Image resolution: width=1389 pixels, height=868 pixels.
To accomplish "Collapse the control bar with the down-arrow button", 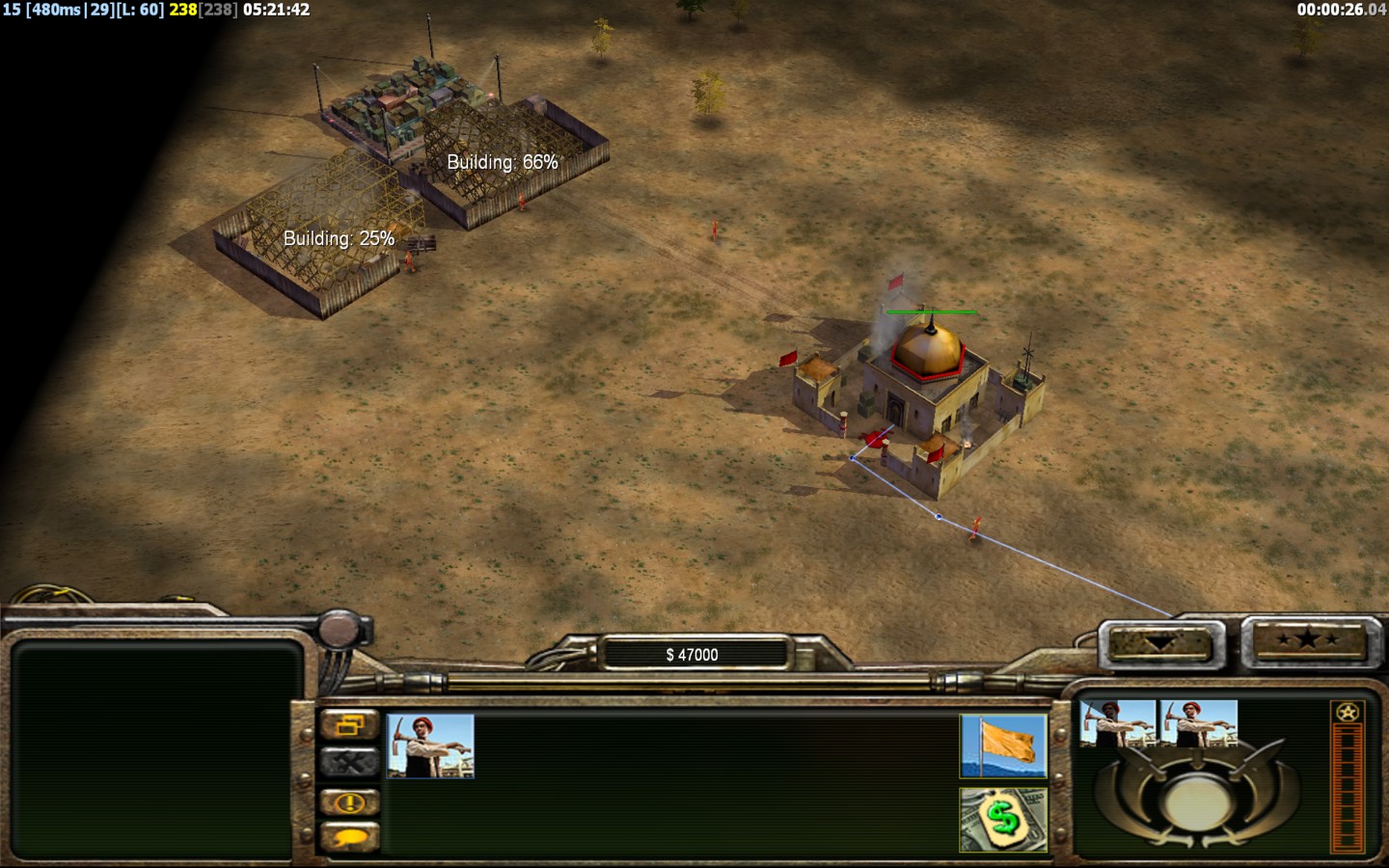I will tap(1159, 643).
